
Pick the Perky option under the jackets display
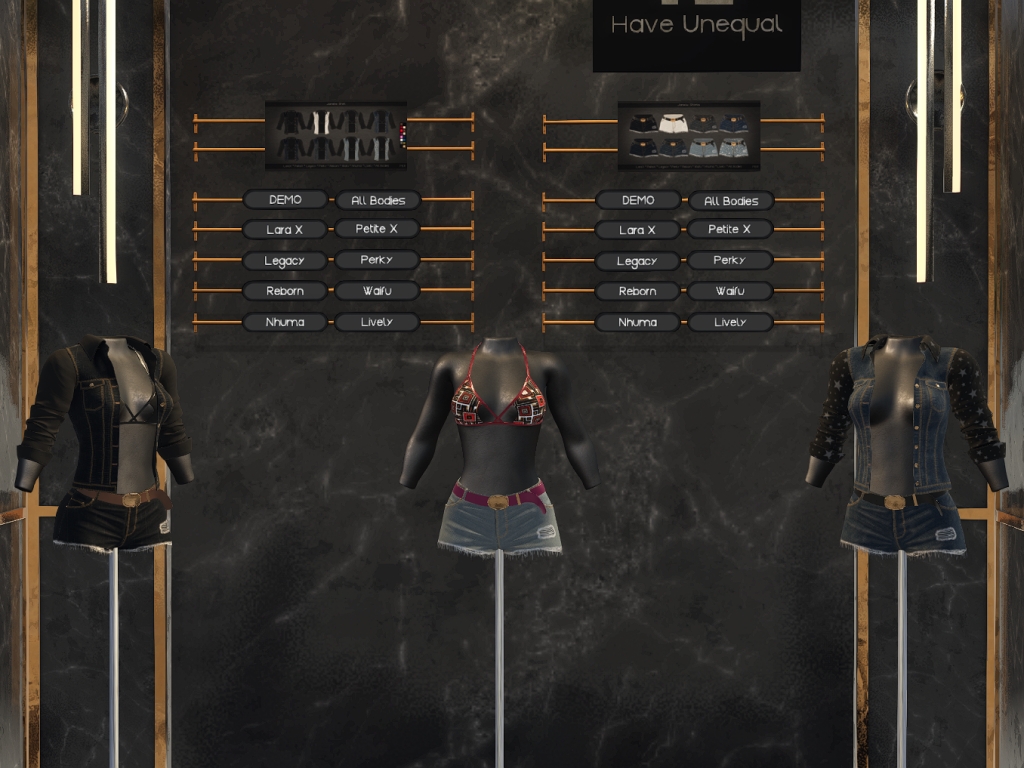tap(377, 260)
